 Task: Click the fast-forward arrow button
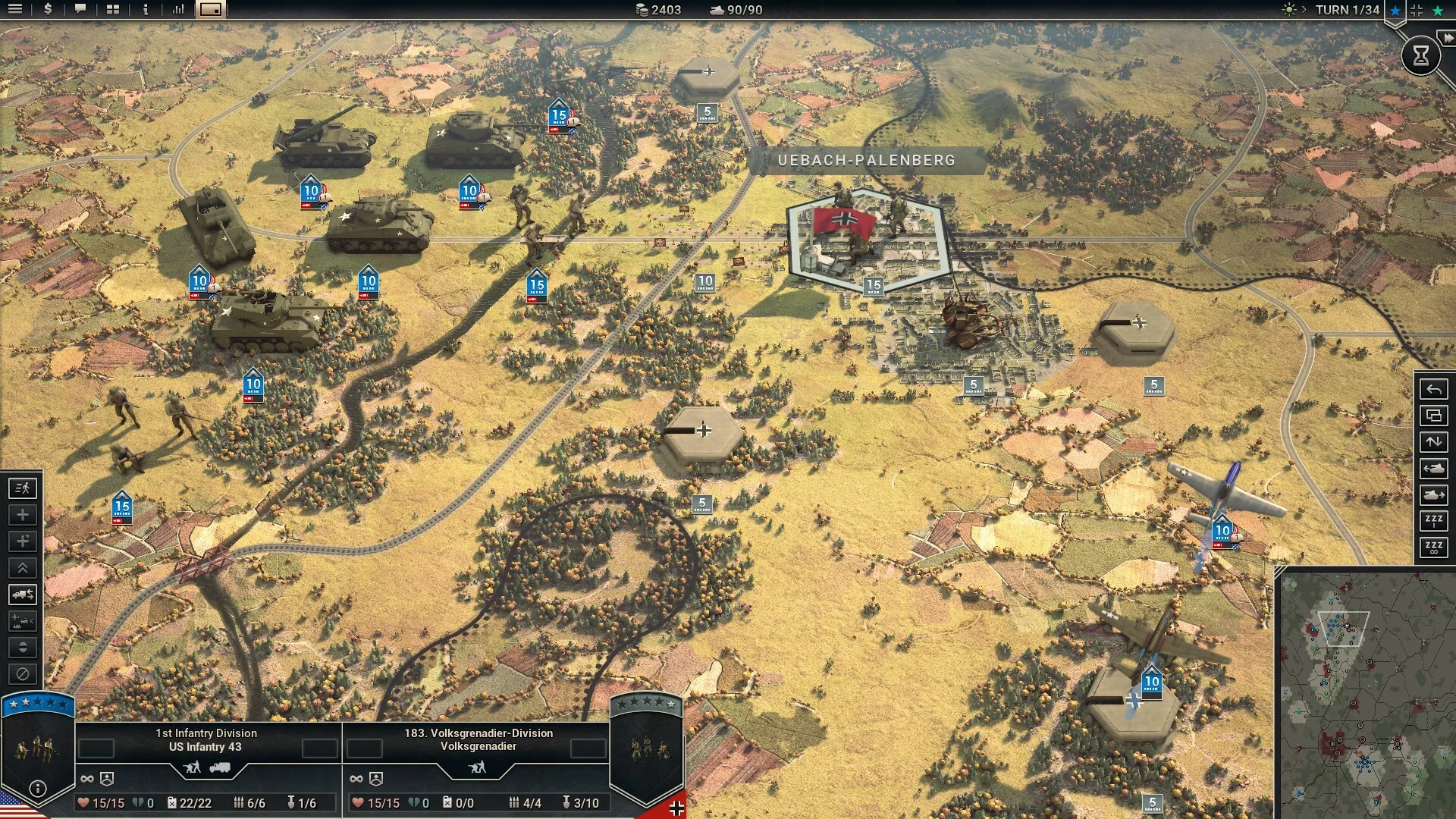(x=1448, y=38)
